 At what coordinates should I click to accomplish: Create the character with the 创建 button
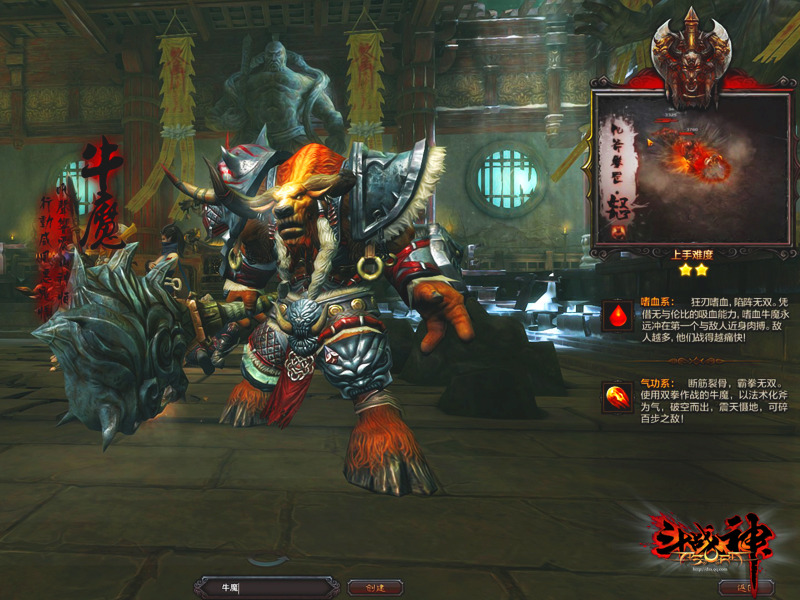tap(375, 588)
